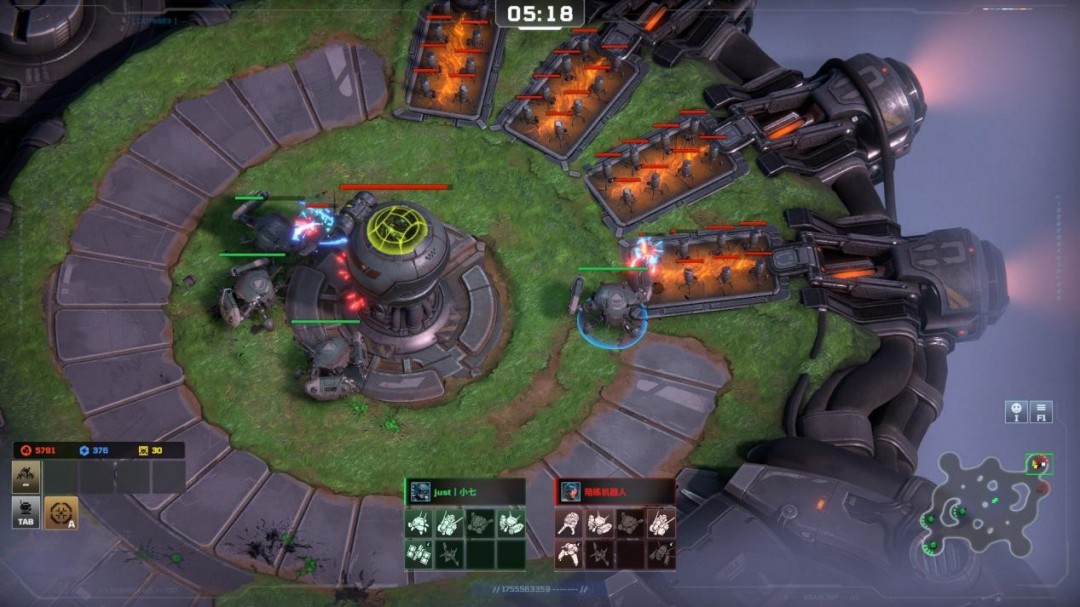Choose the first unit in the red roster

pyautogui.click(x=570, y=522)
